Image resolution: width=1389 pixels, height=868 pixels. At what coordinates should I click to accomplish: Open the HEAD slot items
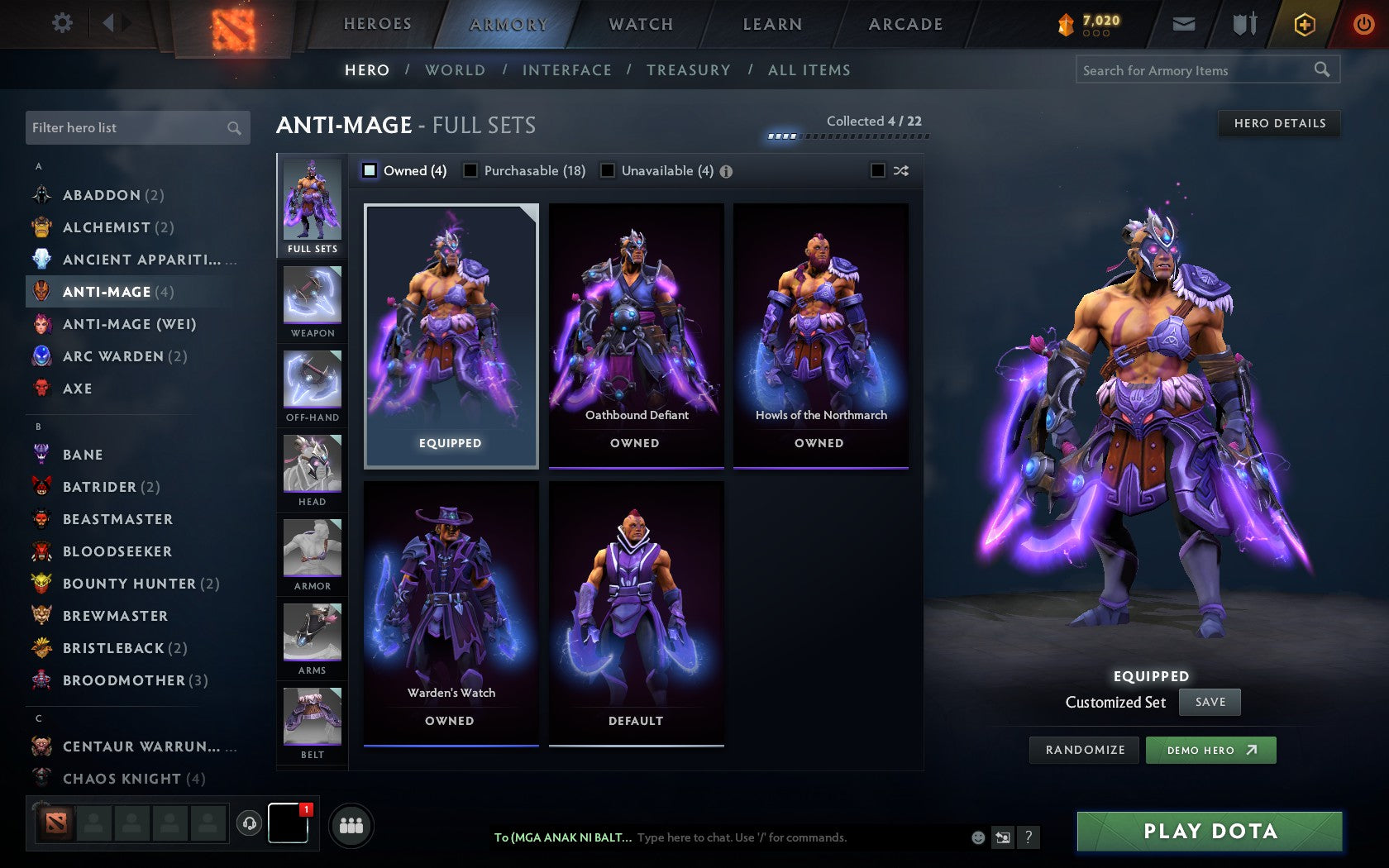pyautogui.click(x=312, y=469)
